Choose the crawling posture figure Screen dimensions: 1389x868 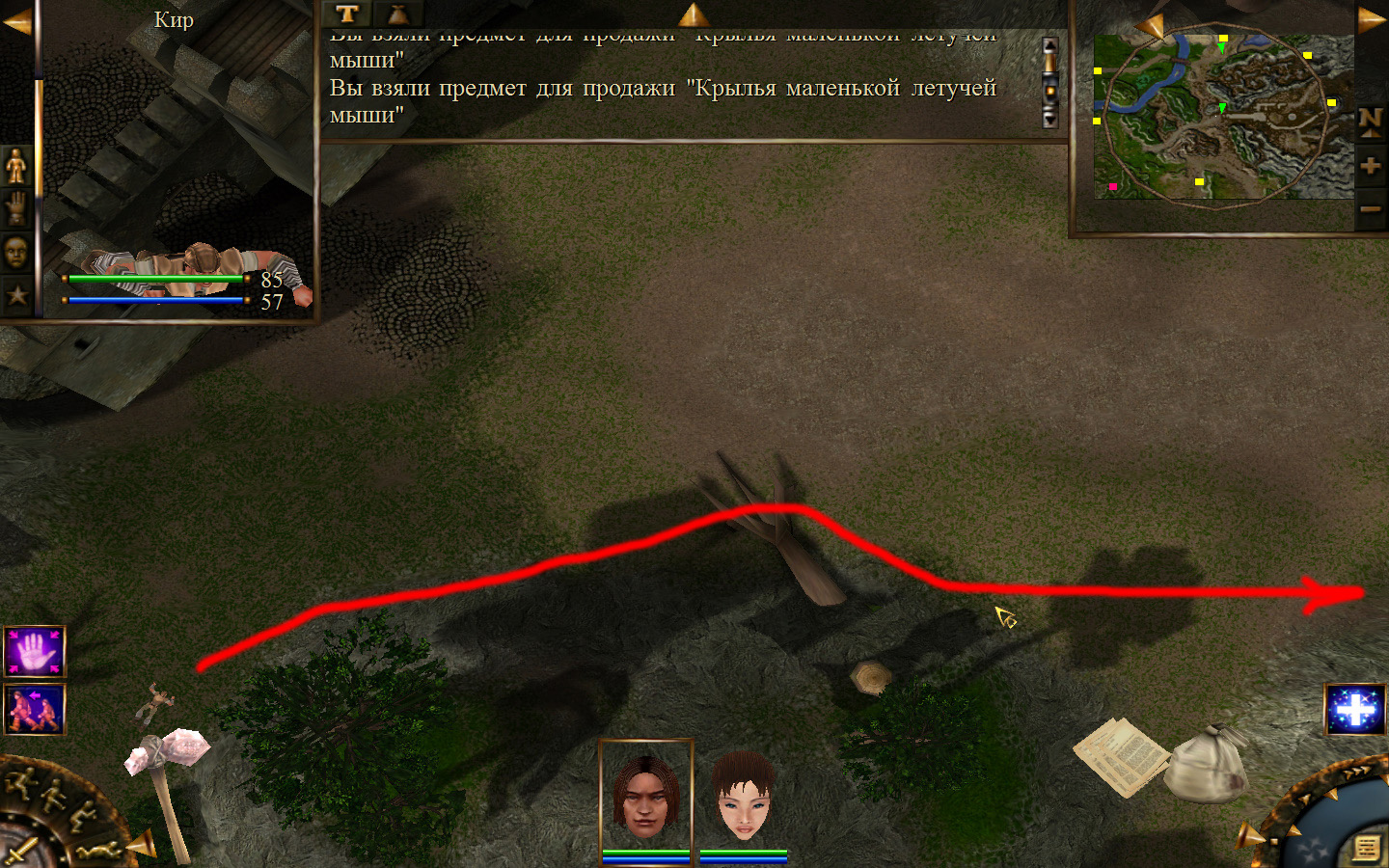tap(101, 850)
